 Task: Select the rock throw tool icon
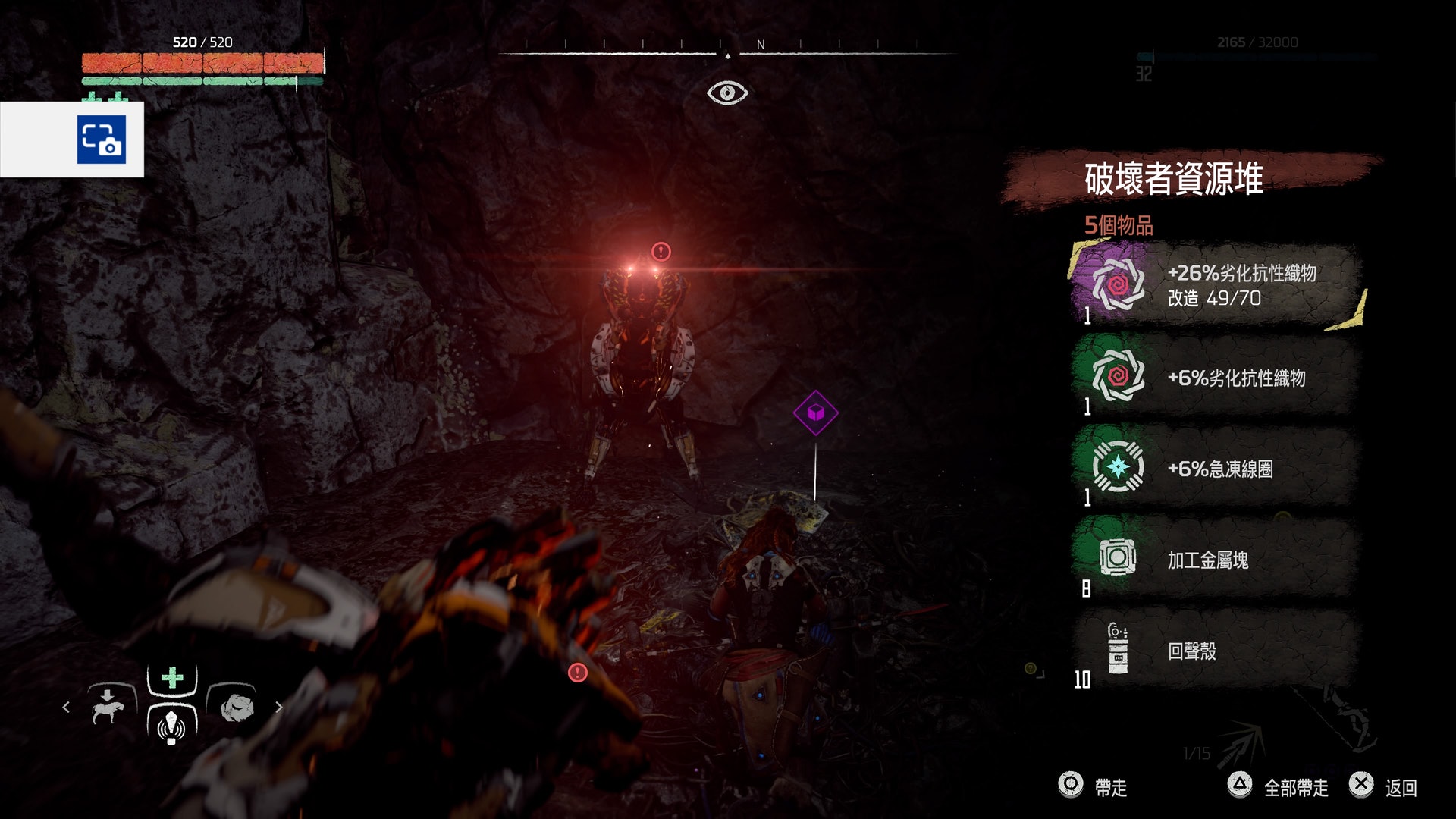pyautogui.click(x=236, y=707)
